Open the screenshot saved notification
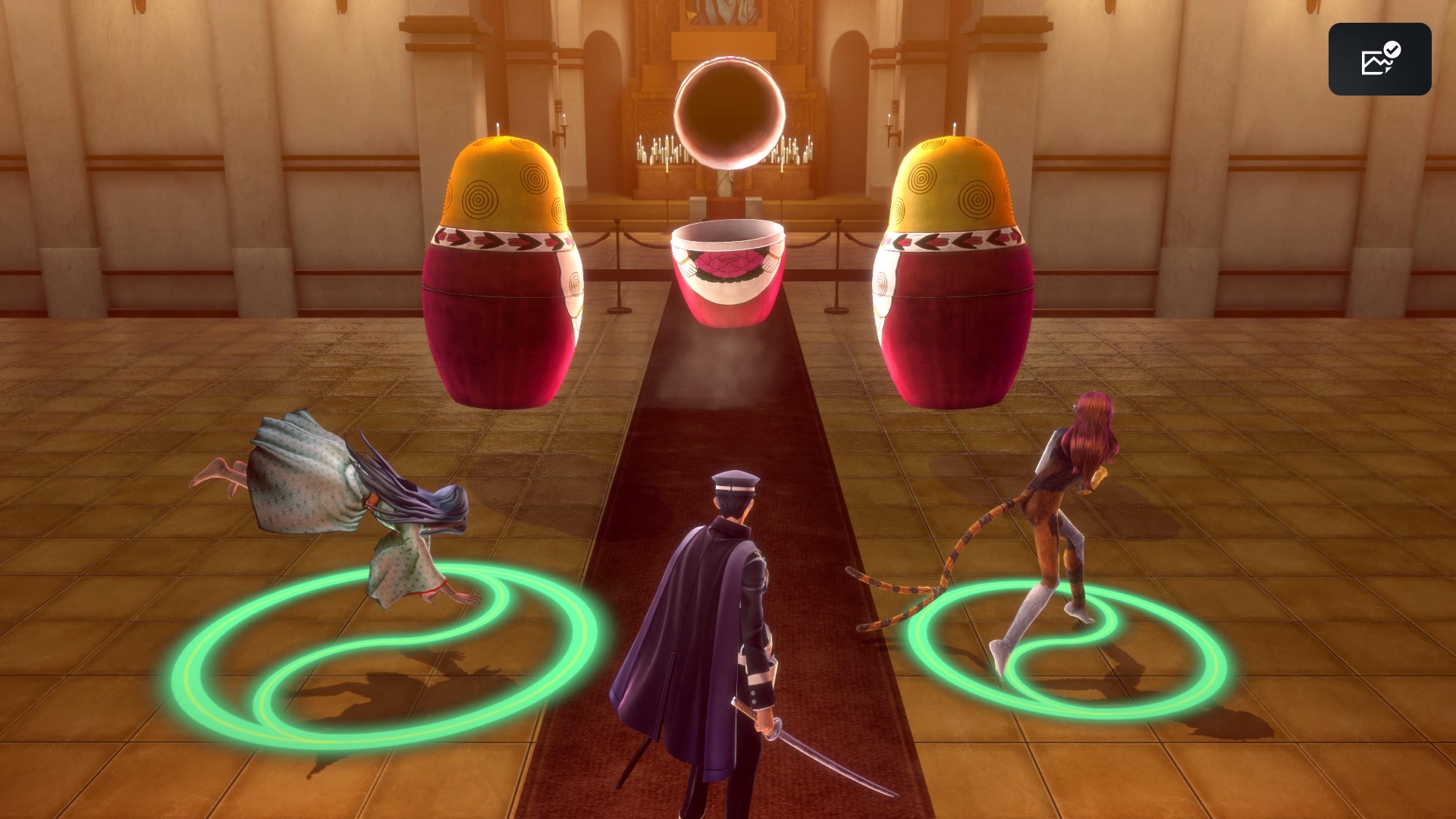This screenshot has height=819, width=1456. (1379, 59)
